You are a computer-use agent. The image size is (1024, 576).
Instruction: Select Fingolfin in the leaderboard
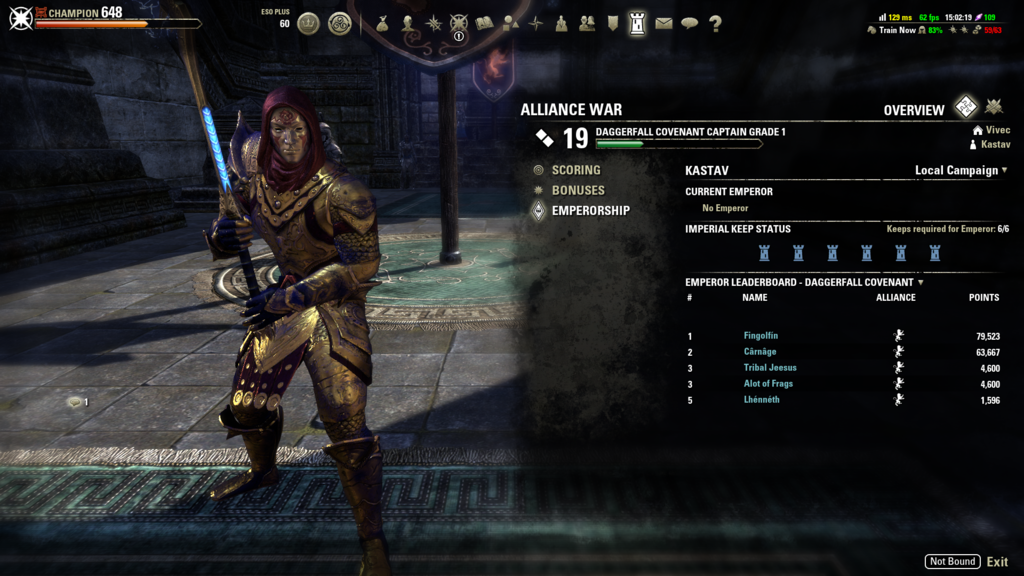pyautogui.click(x=761, y=336)
